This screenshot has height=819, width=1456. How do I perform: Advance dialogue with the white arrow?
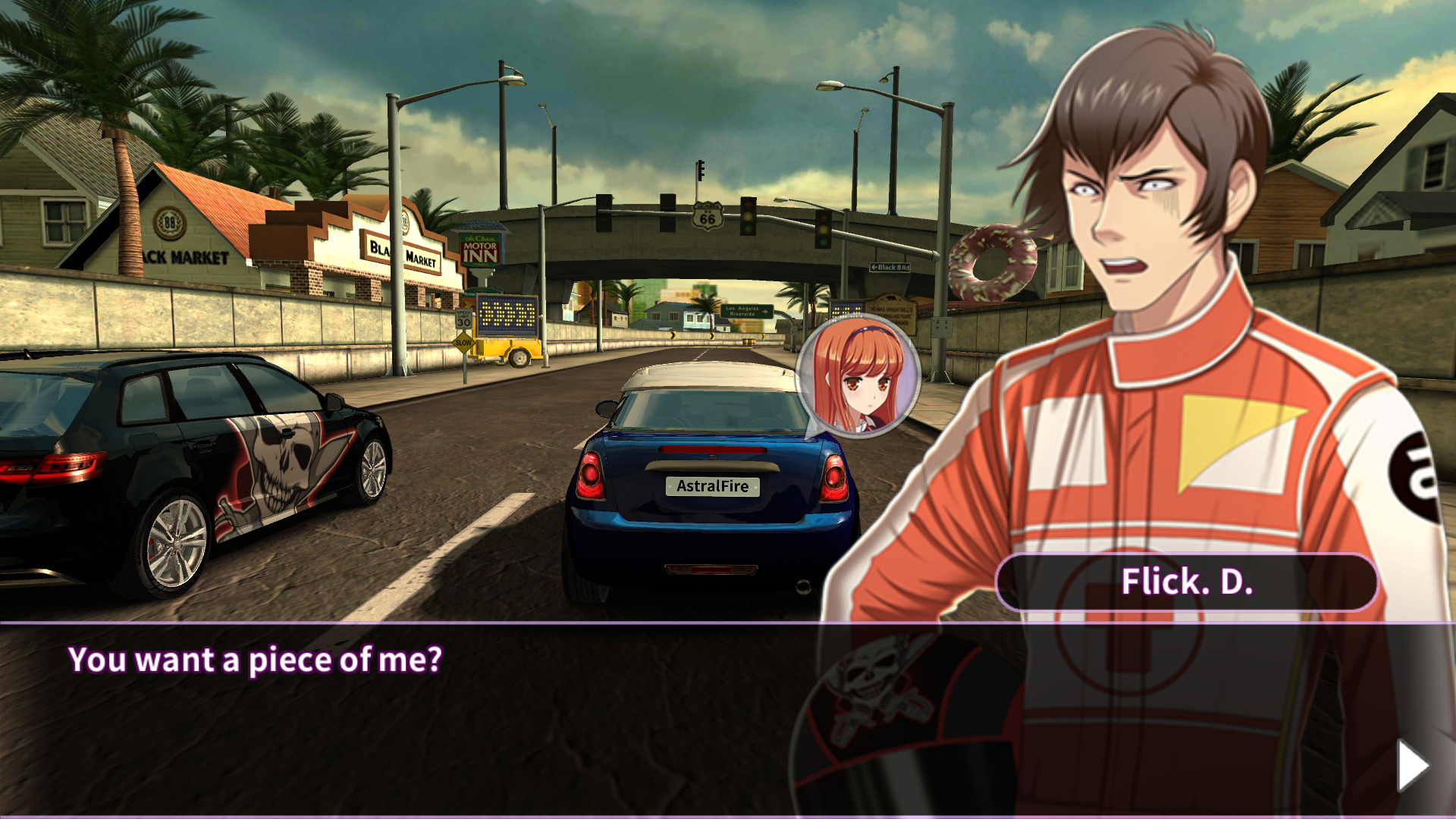coord(1412,765)
